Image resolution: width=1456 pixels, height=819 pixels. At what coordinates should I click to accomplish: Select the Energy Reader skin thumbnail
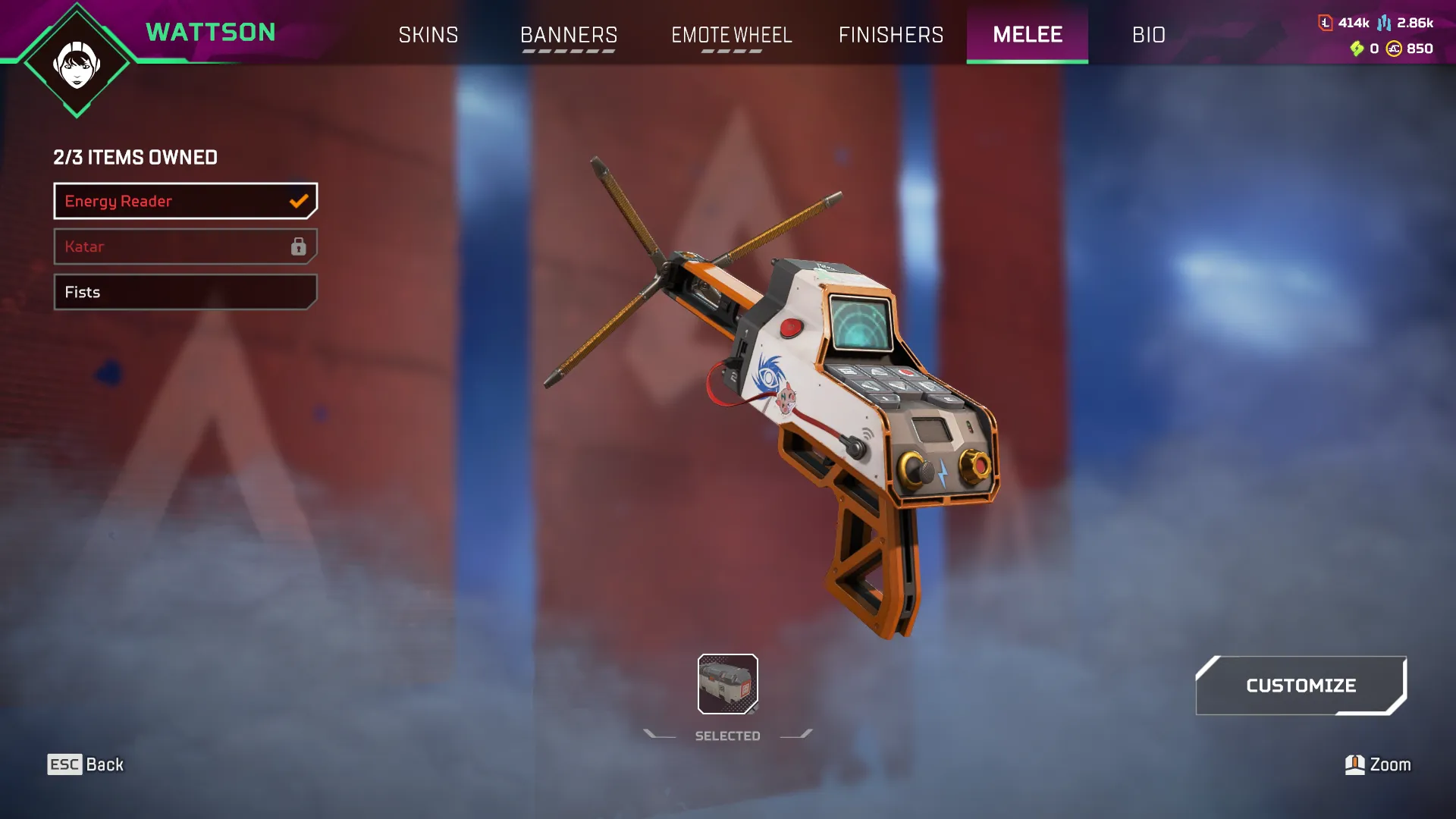click(x=727, y=684)
